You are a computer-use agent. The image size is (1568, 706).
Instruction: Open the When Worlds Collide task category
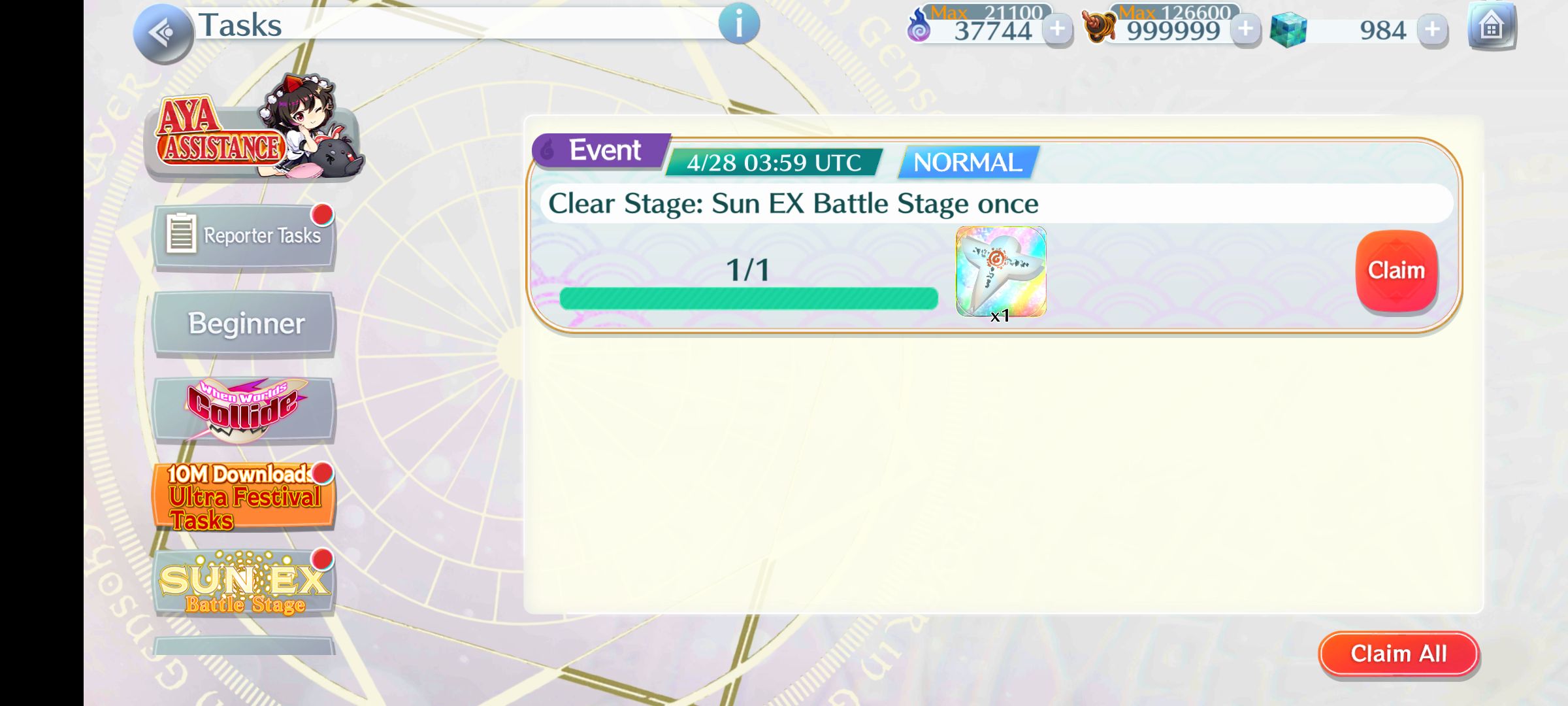tap(244, 409)
